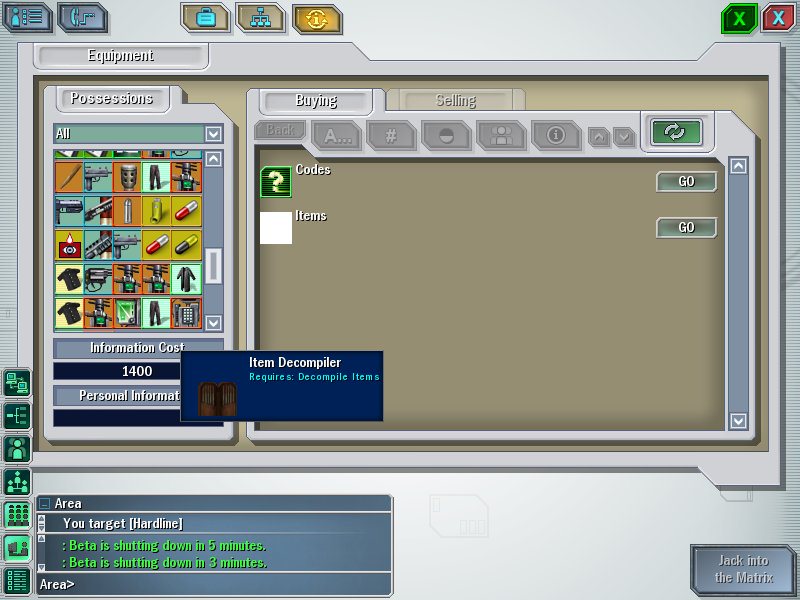Select the revolver item slot

98,279
